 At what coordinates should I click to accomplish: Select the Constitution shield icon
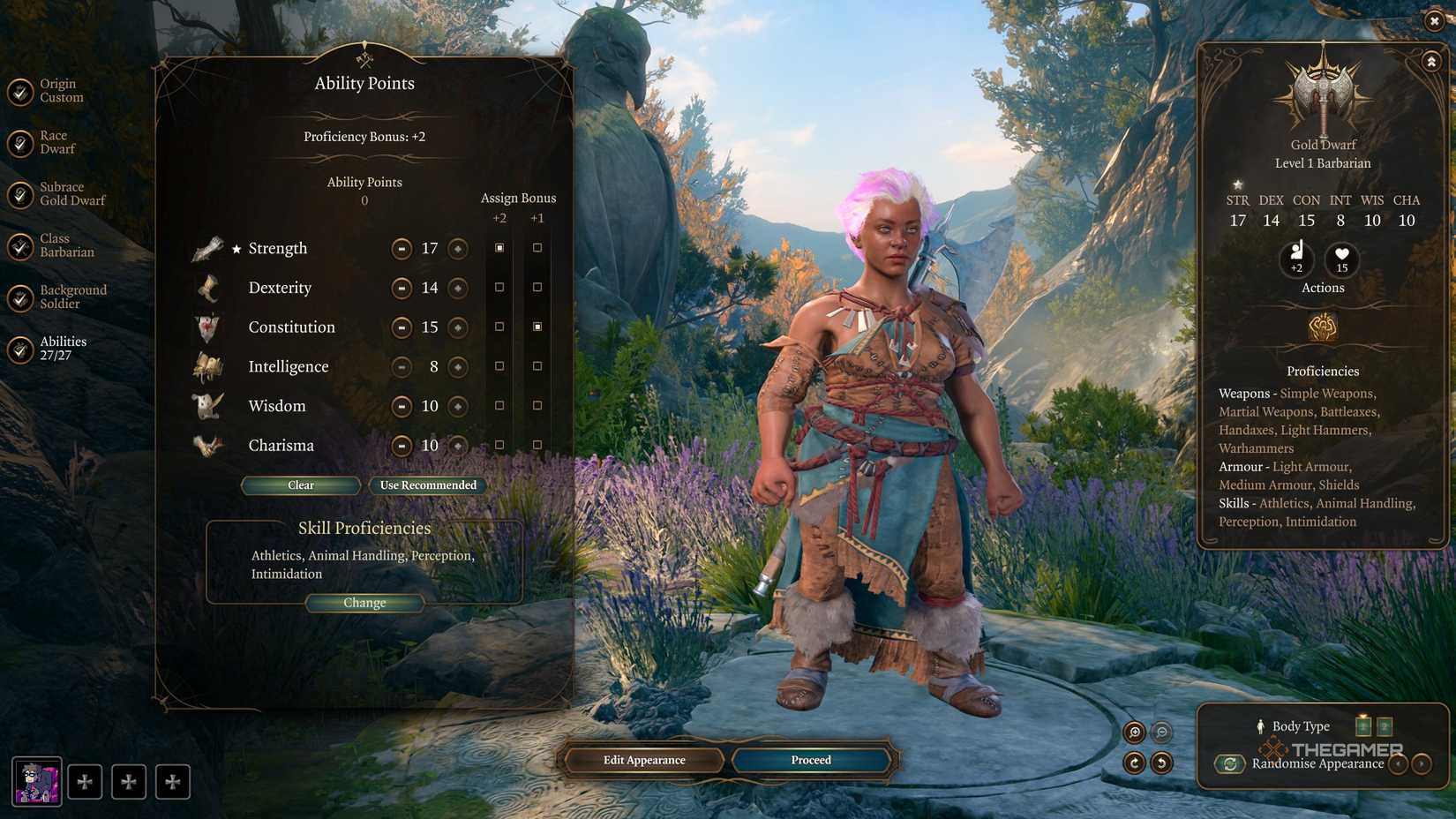(x=208, y=327)
